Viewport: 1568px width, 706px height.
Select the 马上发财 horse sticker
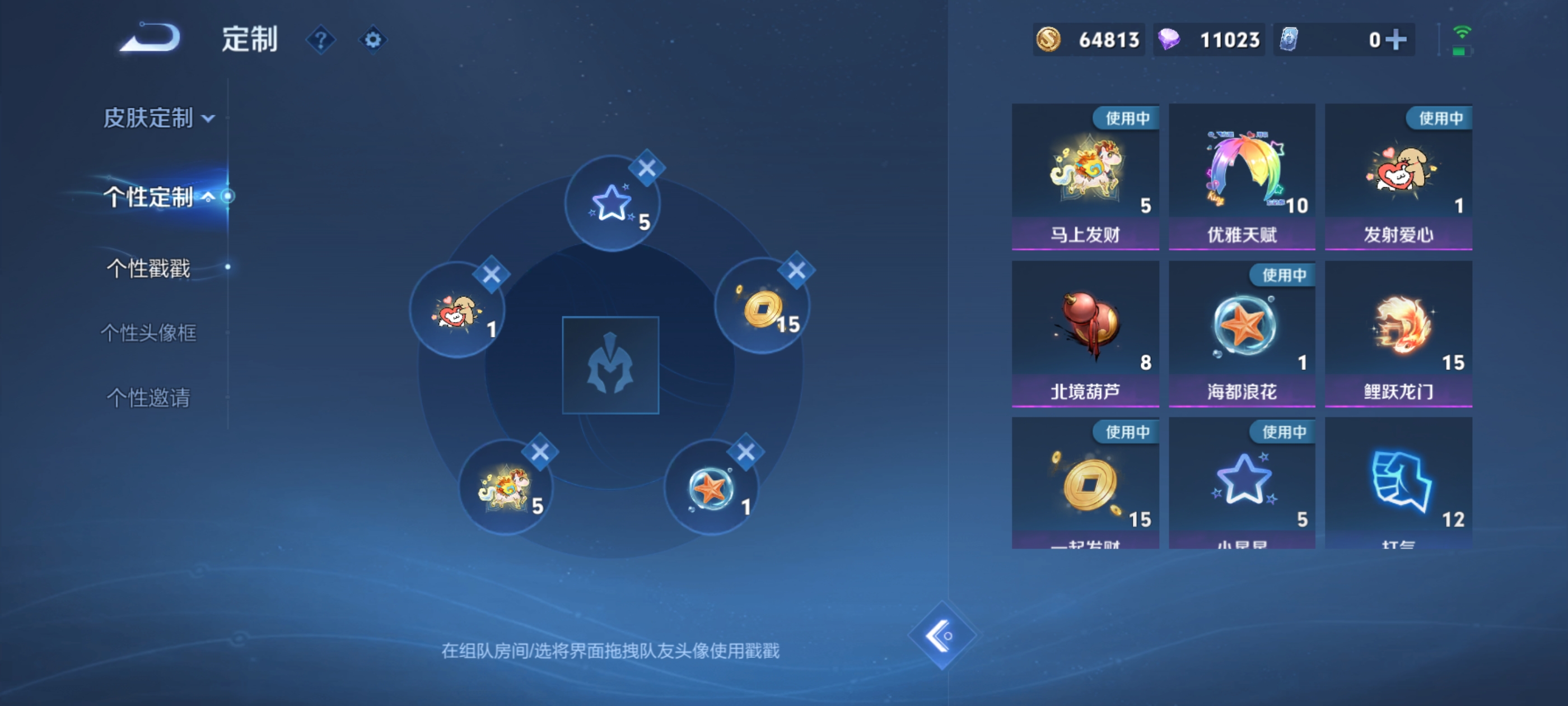1085,176
